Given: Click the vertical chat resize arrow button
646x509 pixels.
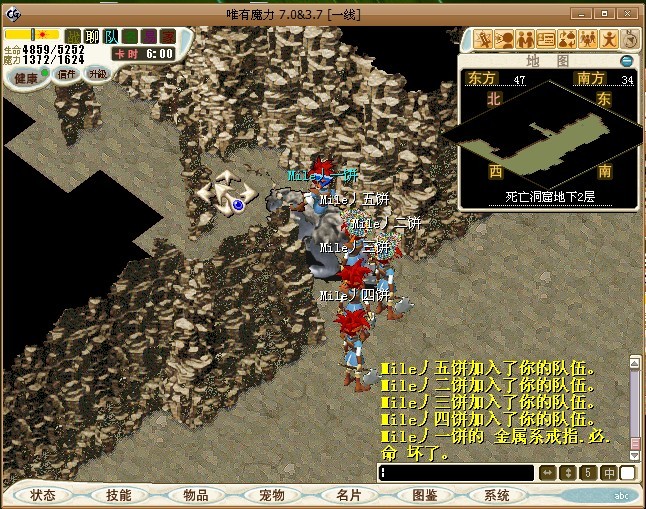Looking at the screenshot, I should click(568, 473).
